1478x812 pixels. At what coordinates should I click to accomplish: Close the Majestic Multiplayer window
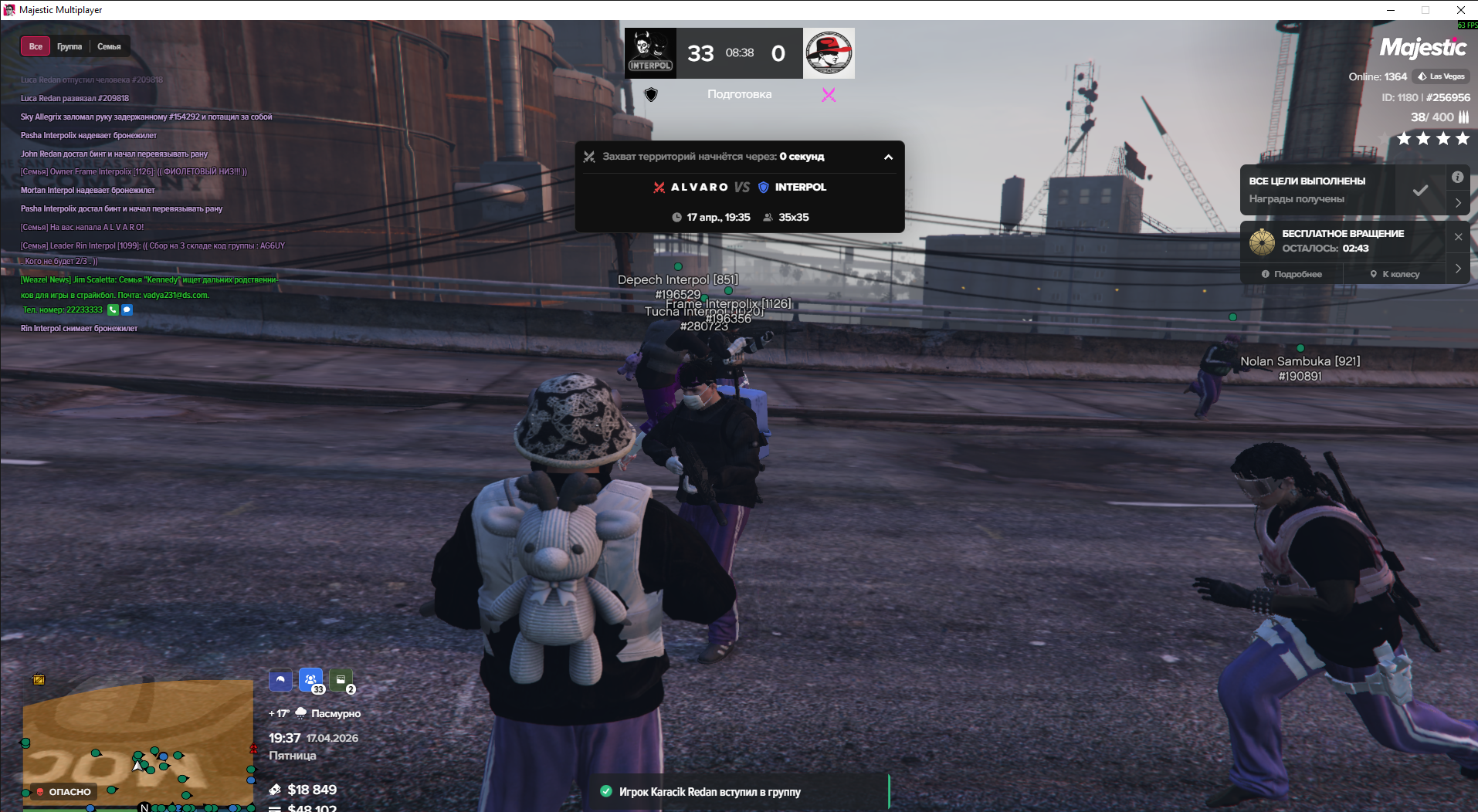1460,10
